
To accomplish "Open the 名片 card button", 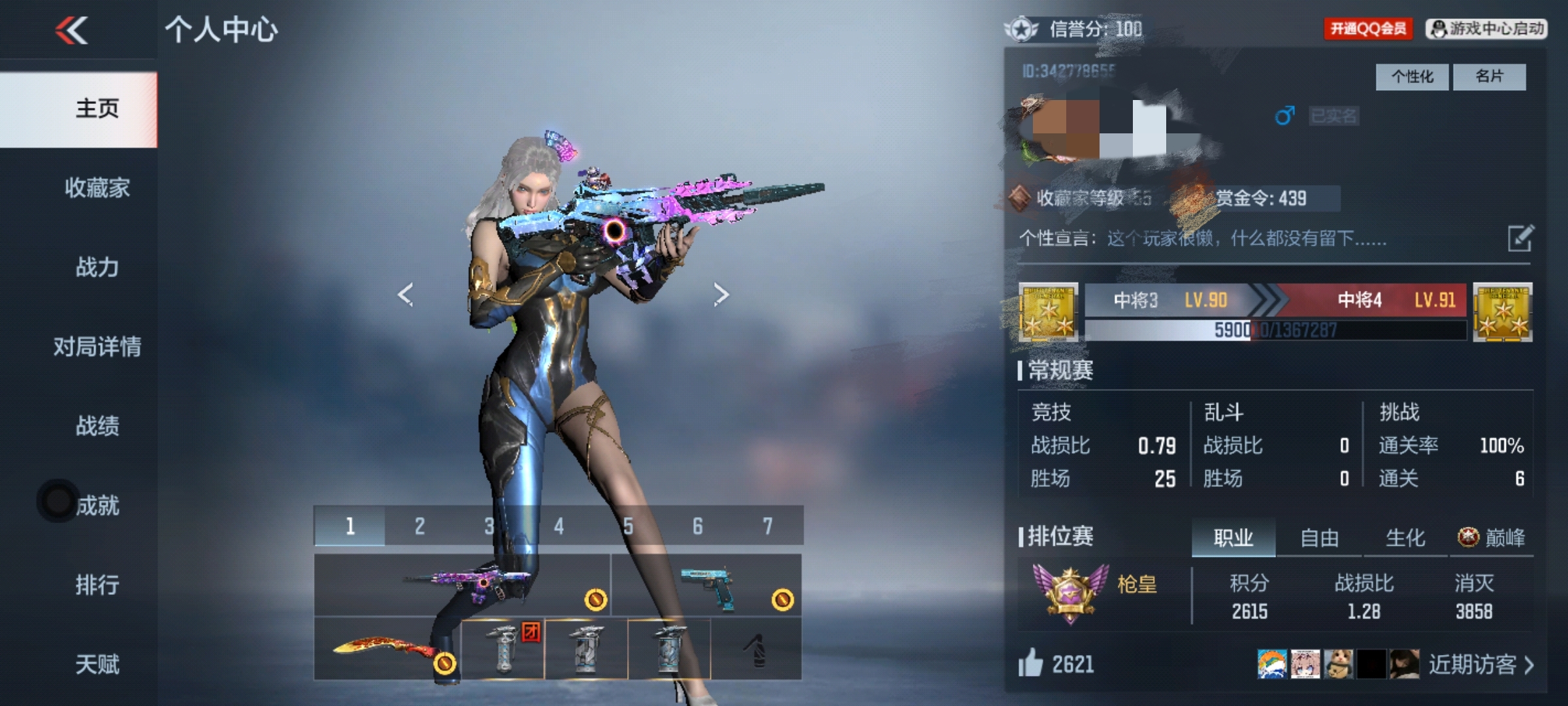I will point(1489,77).
